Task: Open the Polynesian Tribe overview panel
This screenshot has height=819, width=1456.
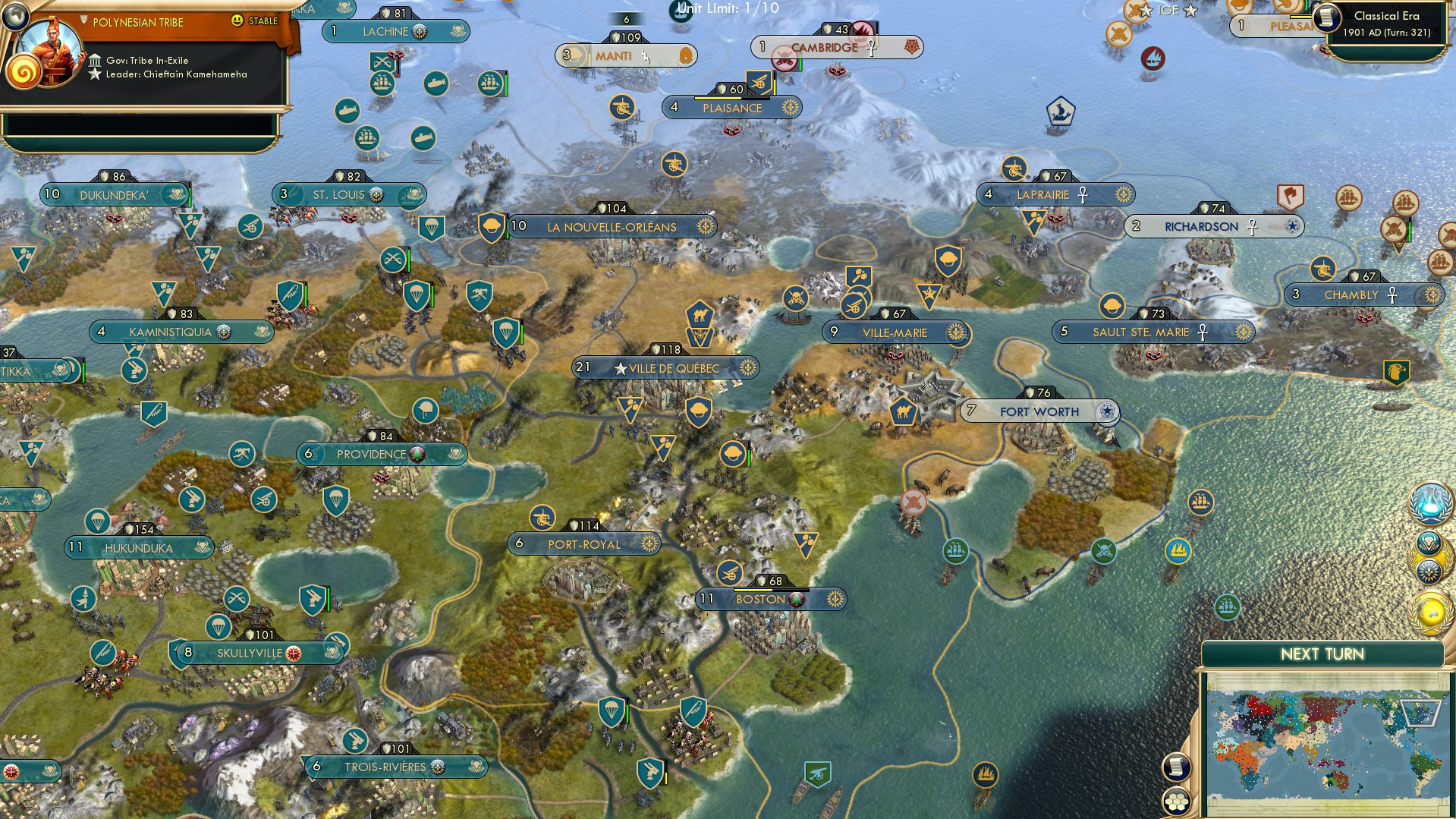Action: point(137,23)
